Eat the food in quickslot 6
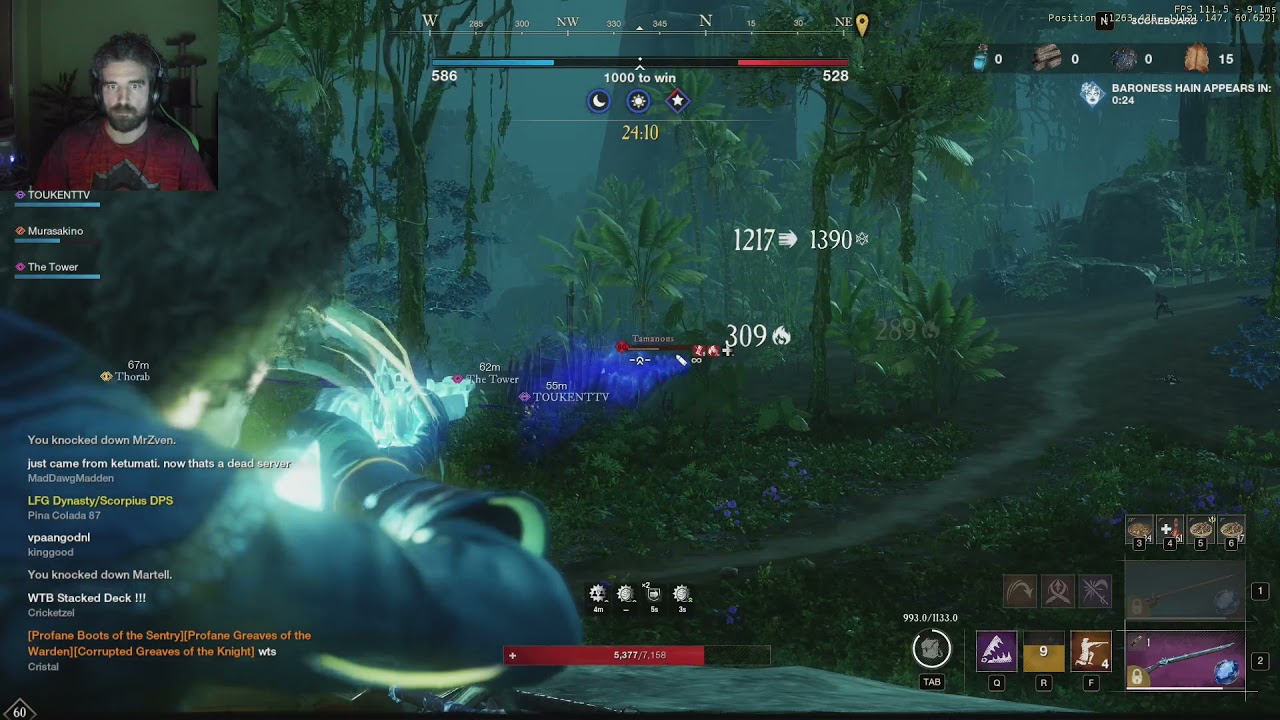Image resolution: width=1280 pixels, height=720 pixels. 1231,530
